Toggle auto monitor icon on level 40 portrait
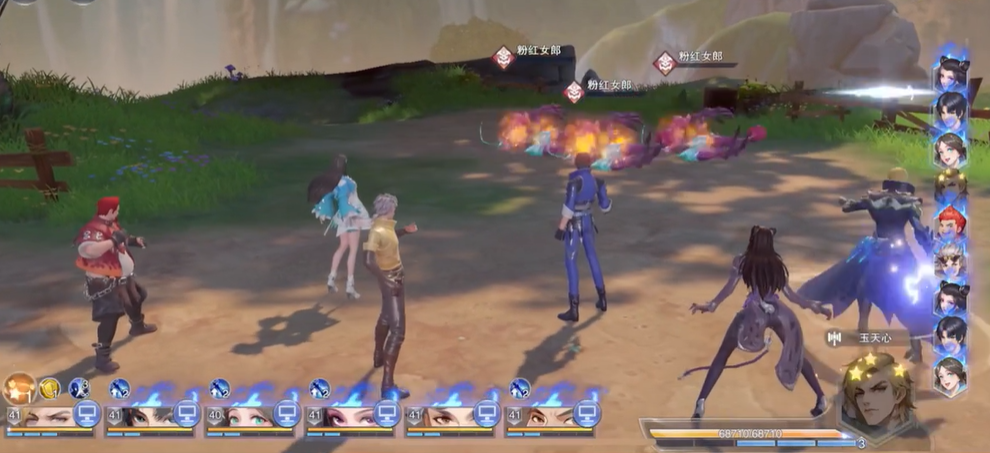This screenshot has width=990, height=453. coord(287,413)
